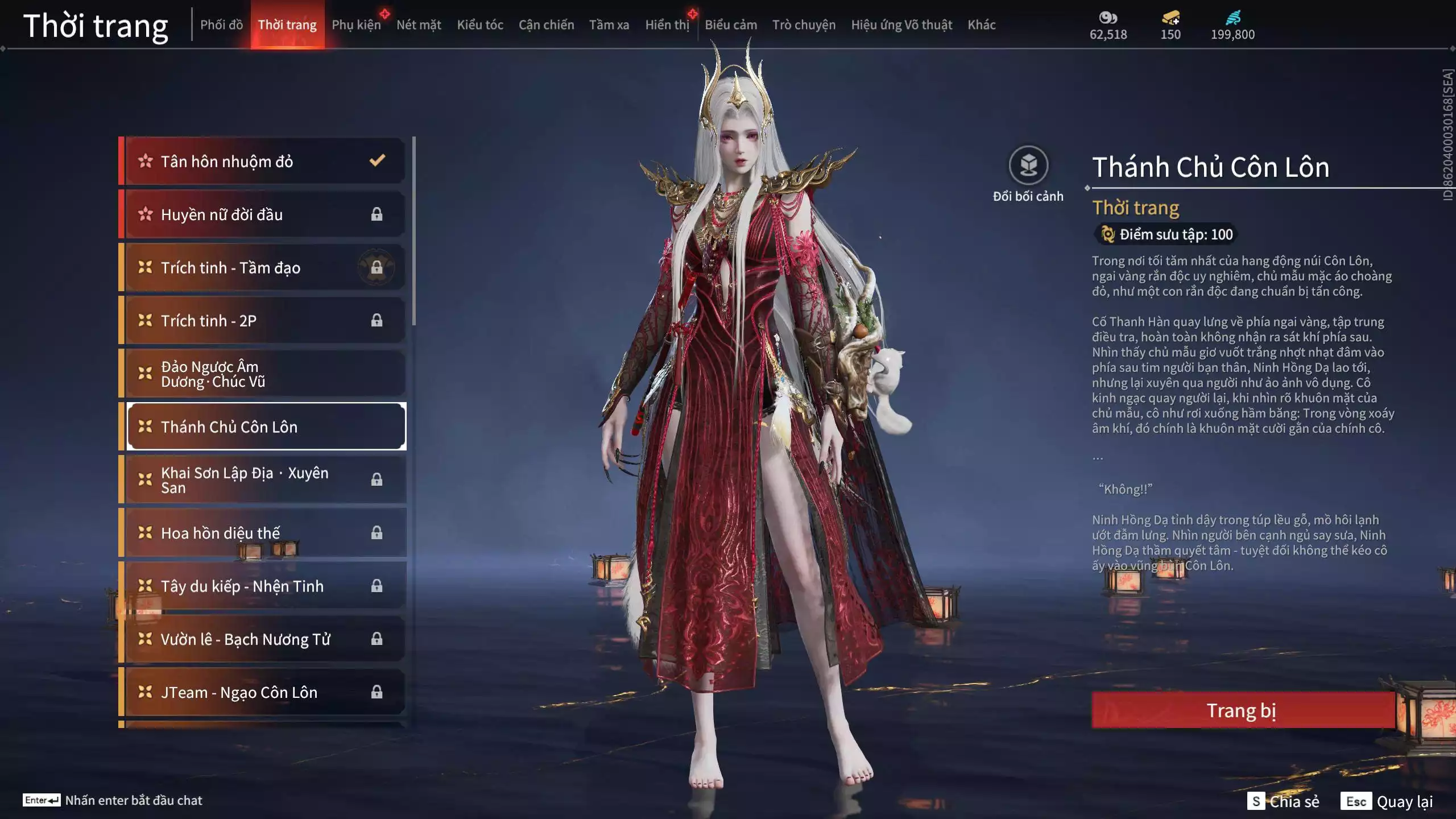Open the Cận chiến category
1456x819 pixels.
pyautogui.click(x=546, y=25)
